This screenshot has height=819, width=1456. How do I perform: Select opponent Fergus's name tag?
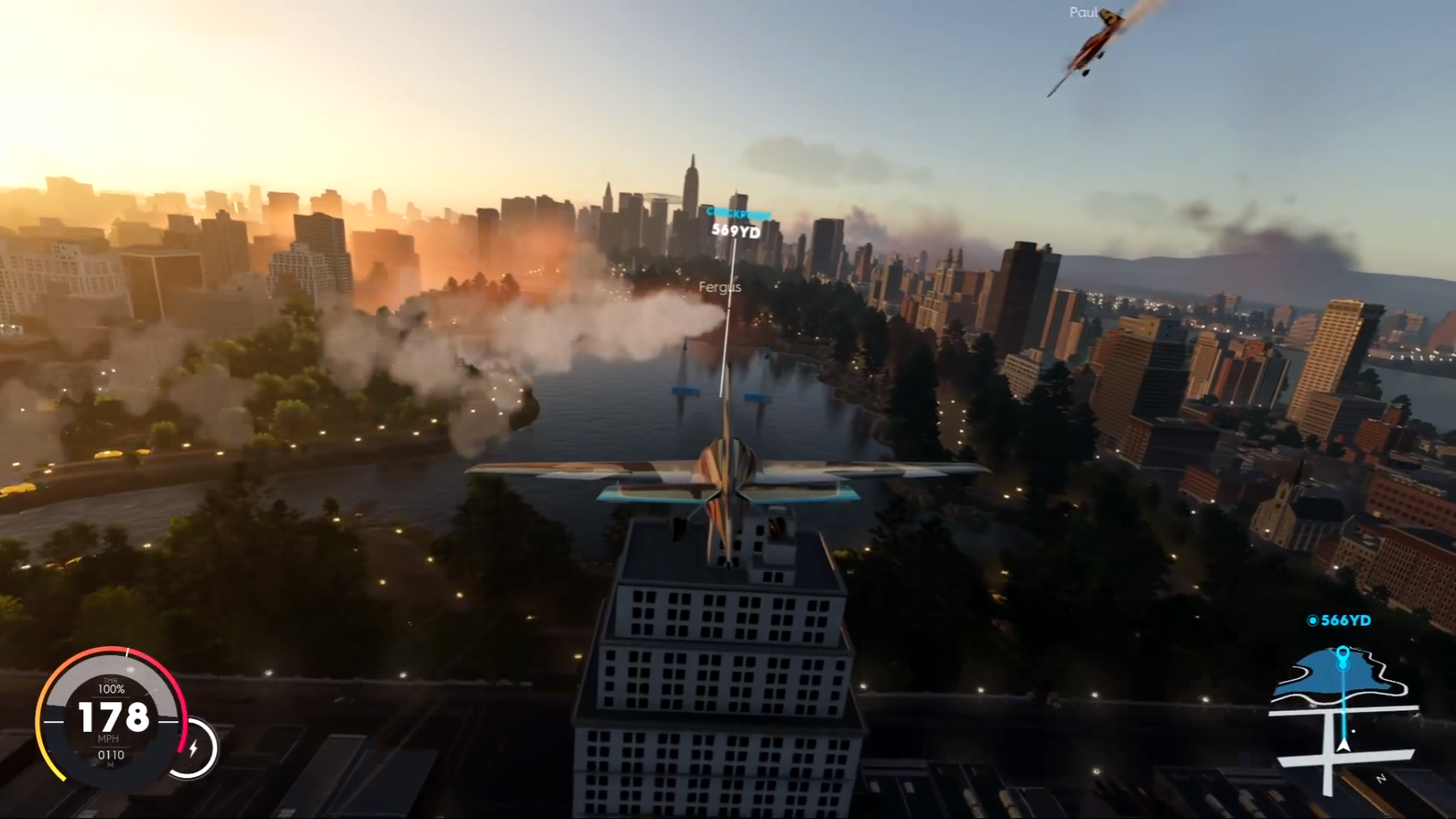click(721, 287)
